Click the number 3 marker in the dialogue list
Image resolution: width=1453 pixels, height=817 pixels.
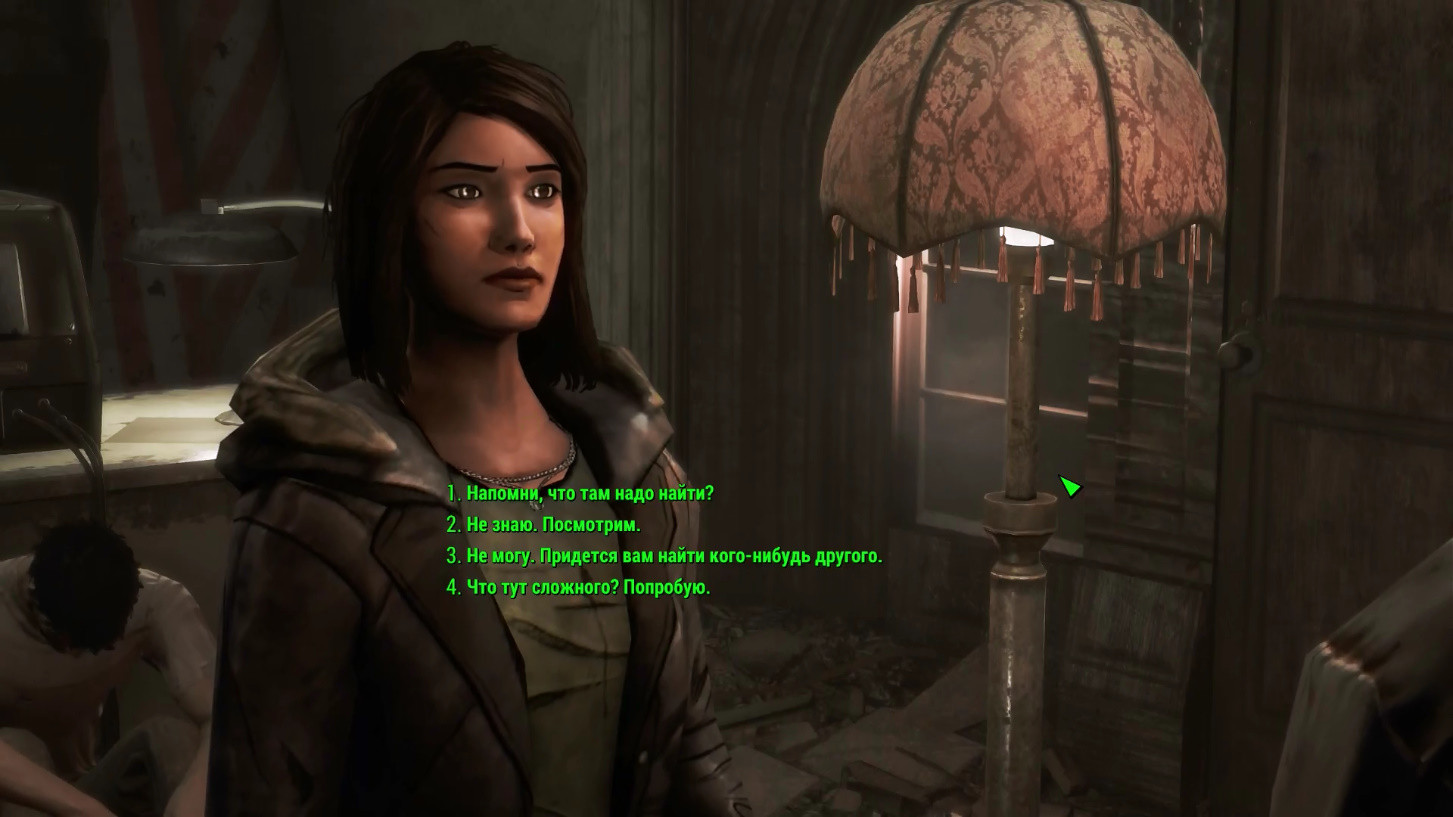(455, 556)
